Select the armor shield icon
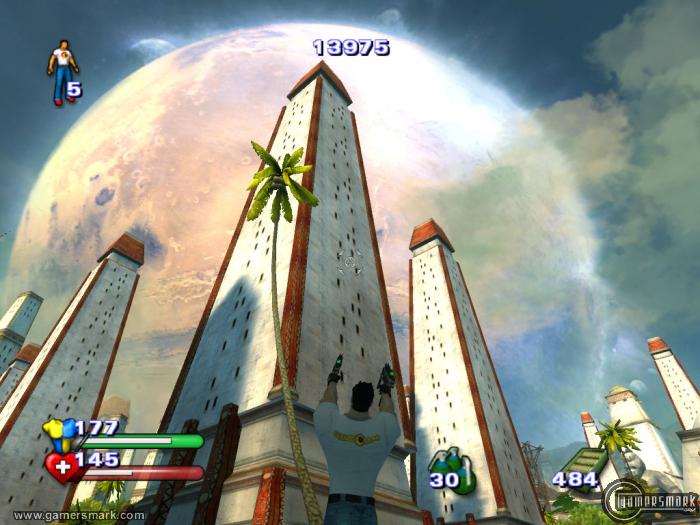 [x=59, y=432]
